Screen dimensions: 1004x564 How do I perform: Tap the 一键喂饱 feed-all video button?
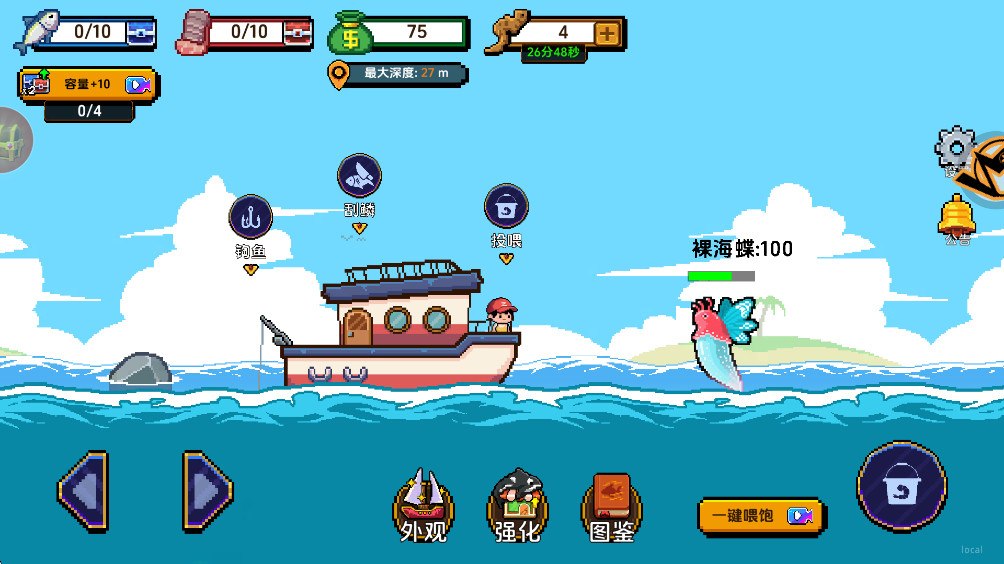[x=760, y=515]
